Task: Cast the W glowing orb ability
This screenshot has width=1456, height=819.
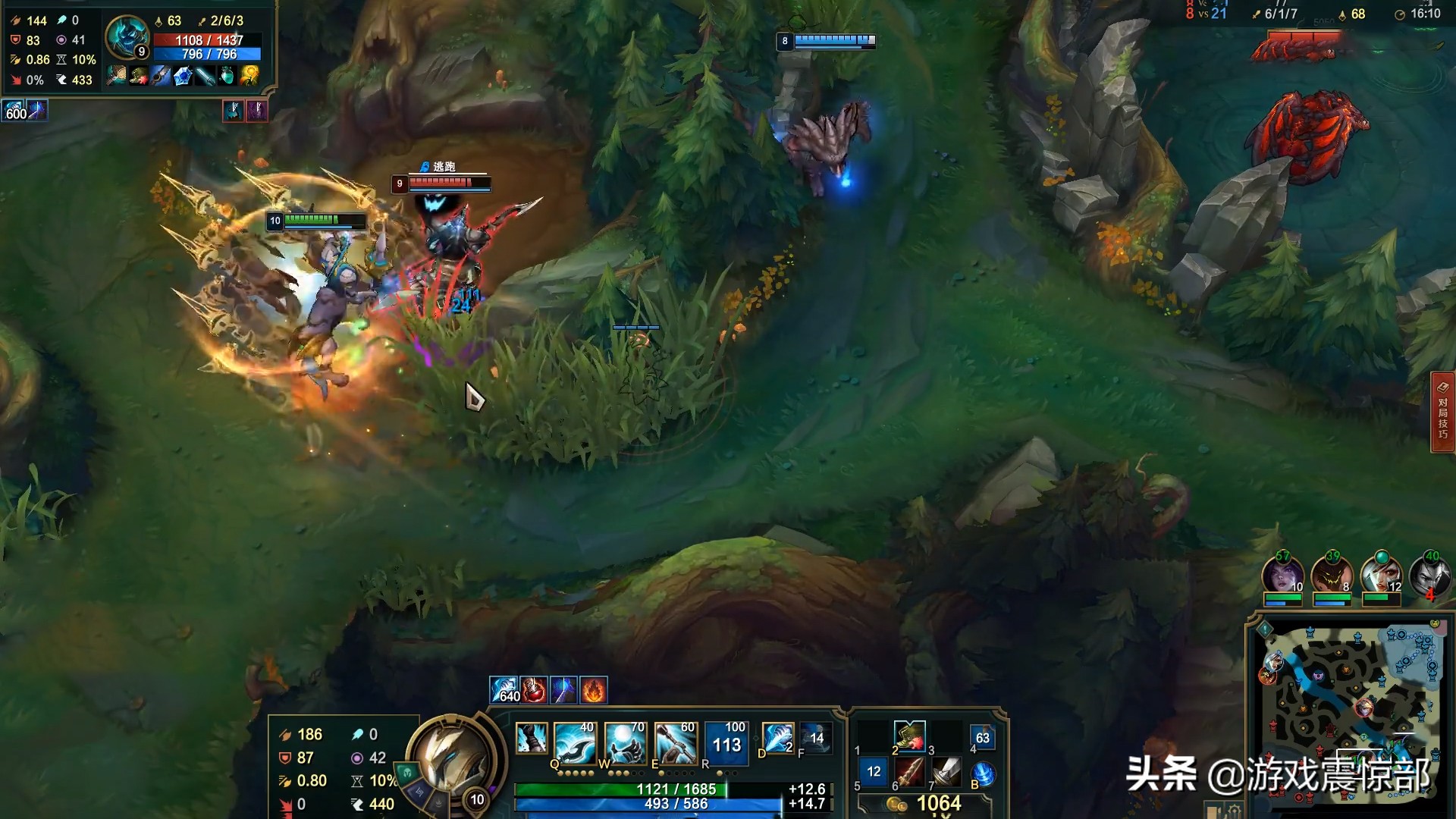Action: pos(626,741)
